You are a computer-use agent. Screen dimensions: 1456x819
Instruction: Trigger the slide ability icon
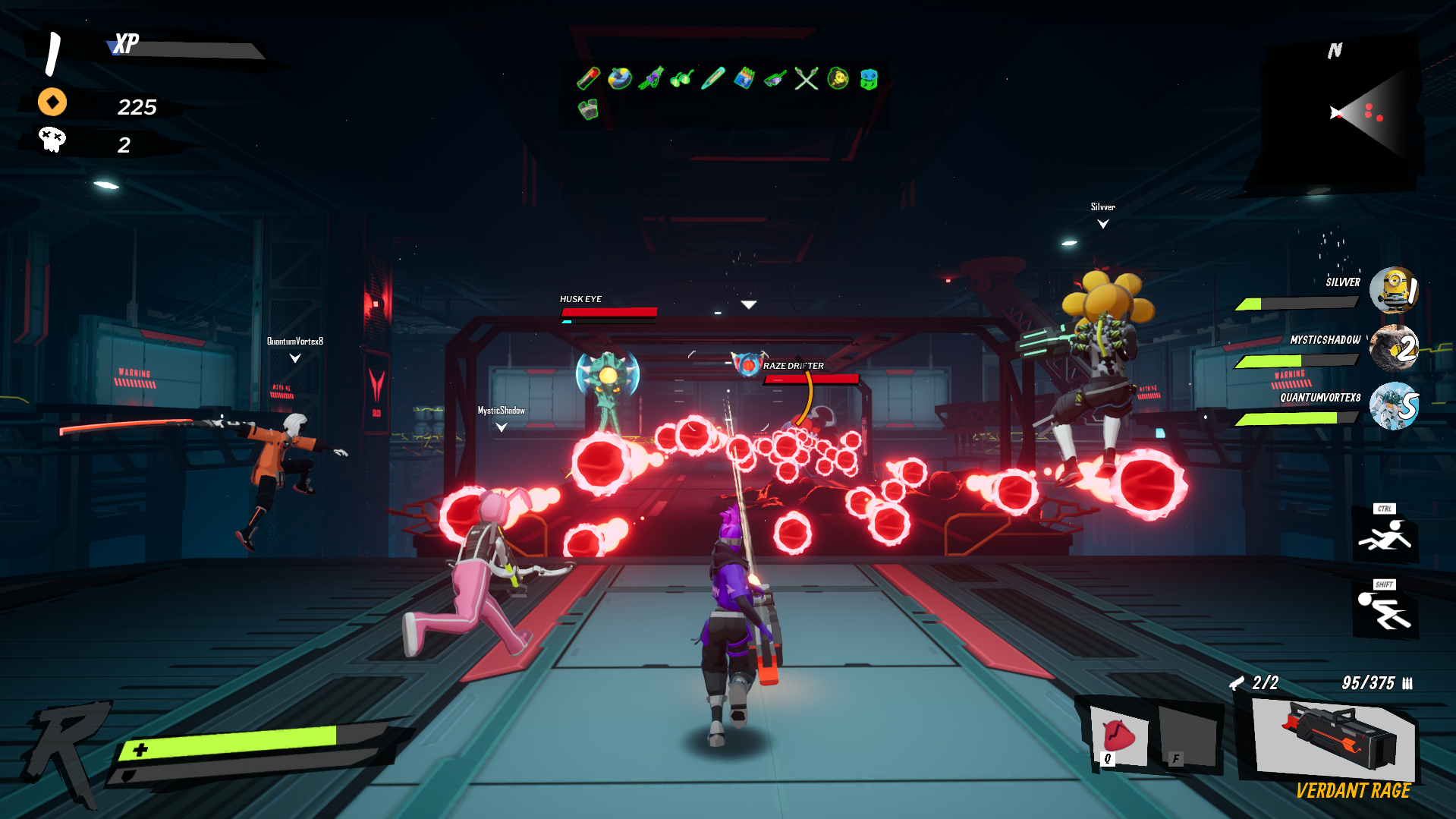pos(1385,534)
